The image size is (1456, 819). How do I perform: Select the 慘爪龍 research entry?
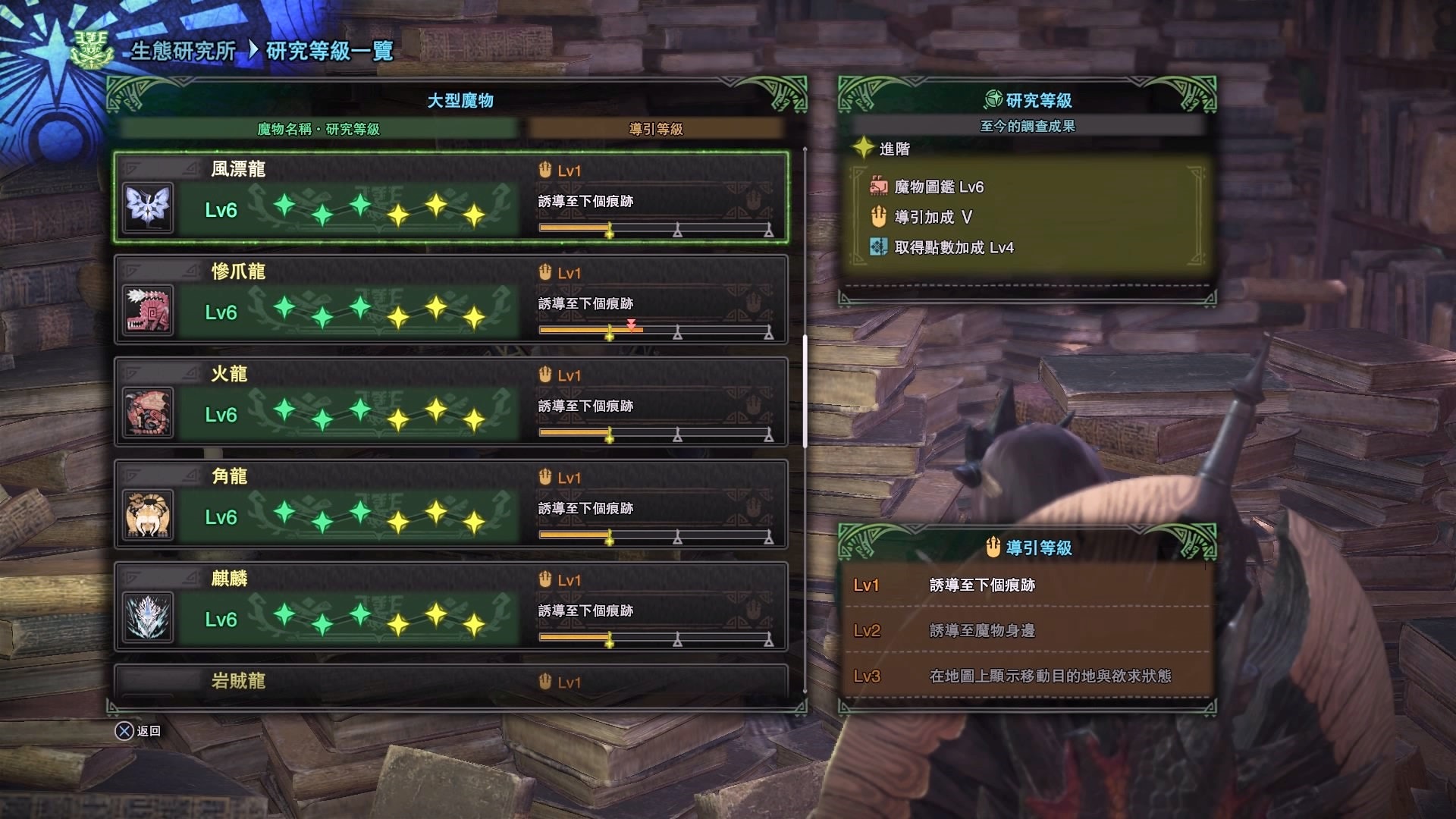(x=451, y=300)
